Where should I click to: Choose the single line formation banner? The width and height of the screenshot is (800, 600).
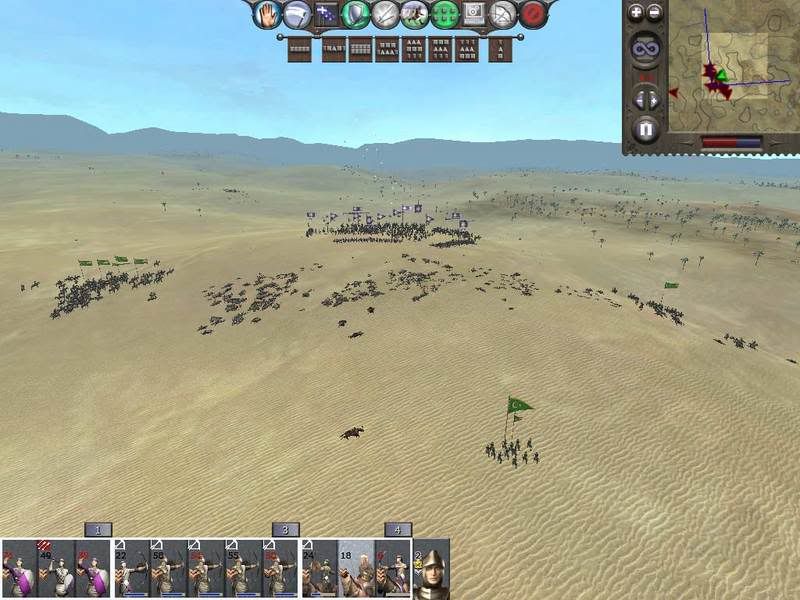pos(300,48)
